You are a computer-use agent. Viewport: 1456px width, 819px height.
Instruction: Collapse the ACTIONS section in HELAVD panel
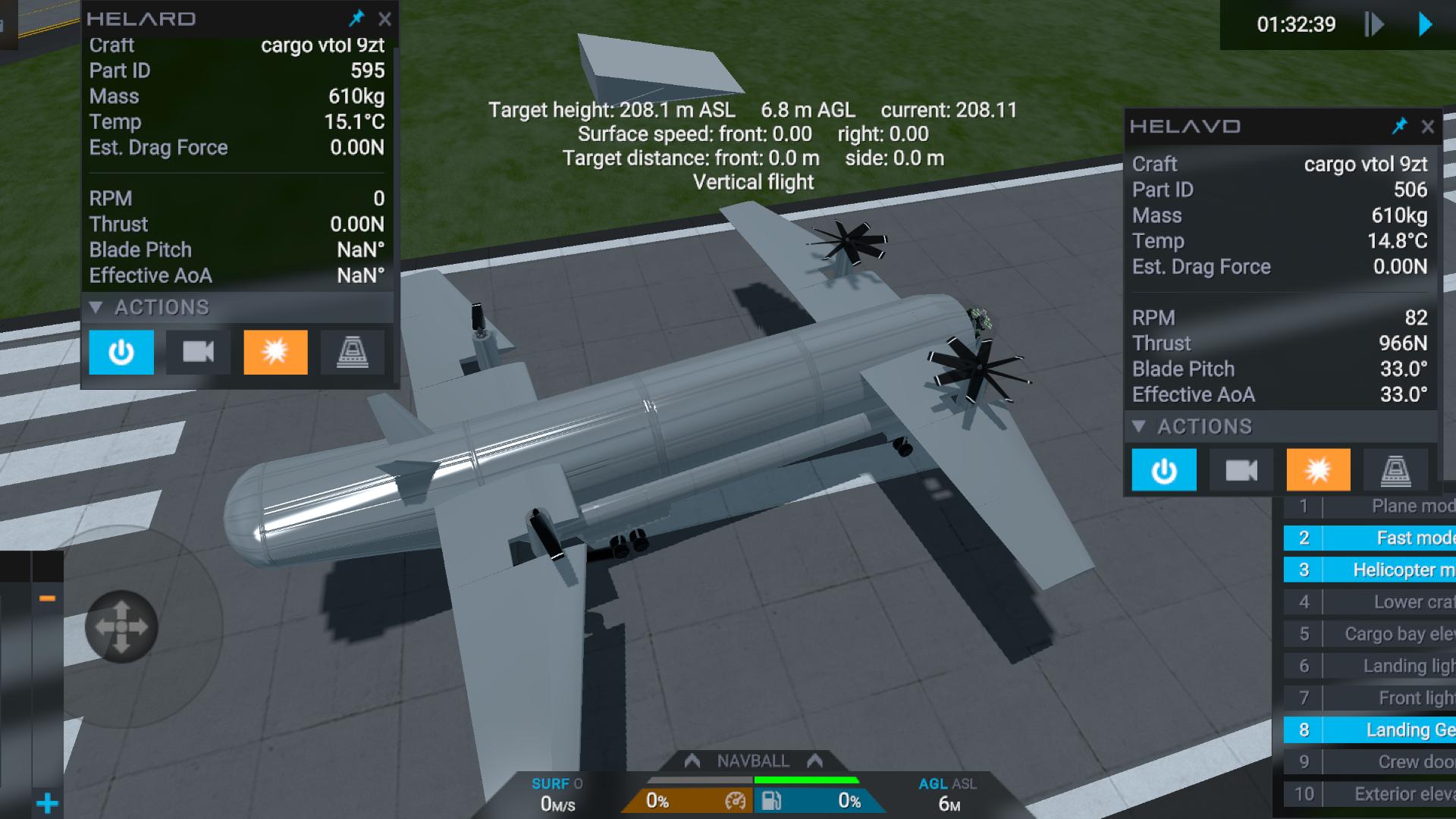[x=1139, y=426]
